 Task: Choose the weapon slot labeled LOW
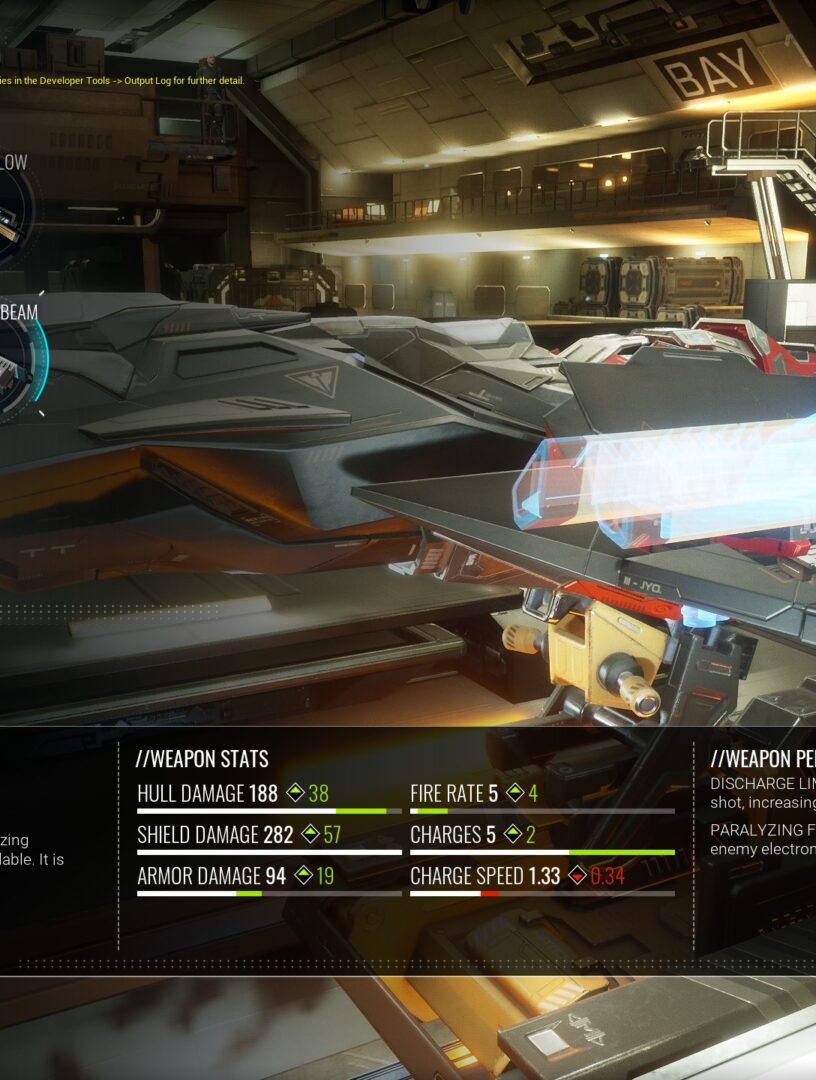(x=10, y=214)
